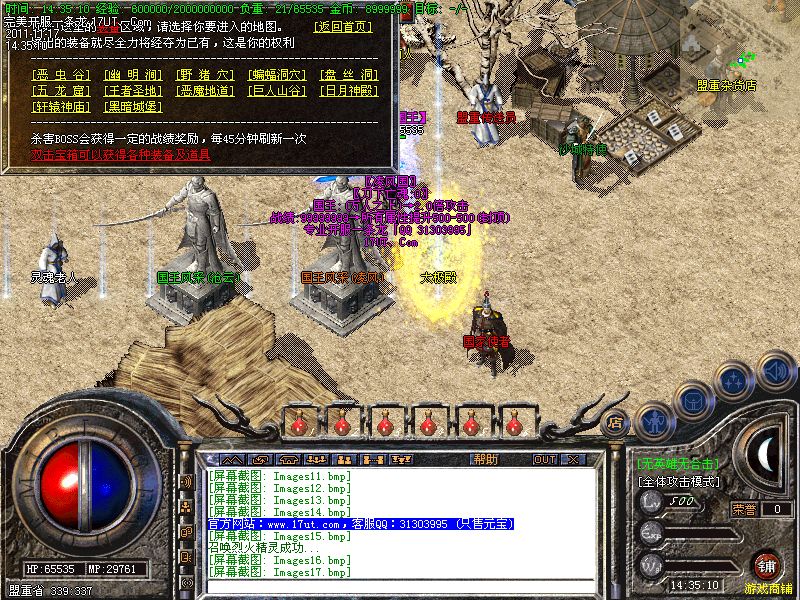Select the 轩辕神庙 map entry
800x600 pixels.
tap(61, 107)
